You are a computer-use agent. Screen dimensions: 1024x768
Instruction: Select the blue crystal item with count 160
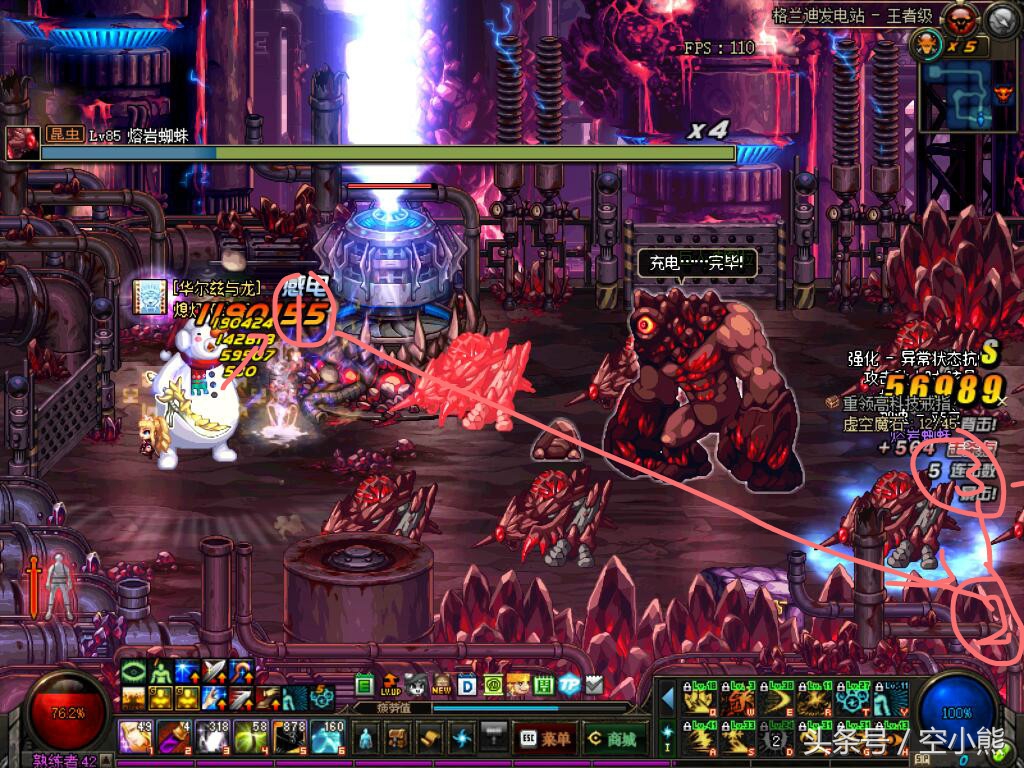point(328,738)
